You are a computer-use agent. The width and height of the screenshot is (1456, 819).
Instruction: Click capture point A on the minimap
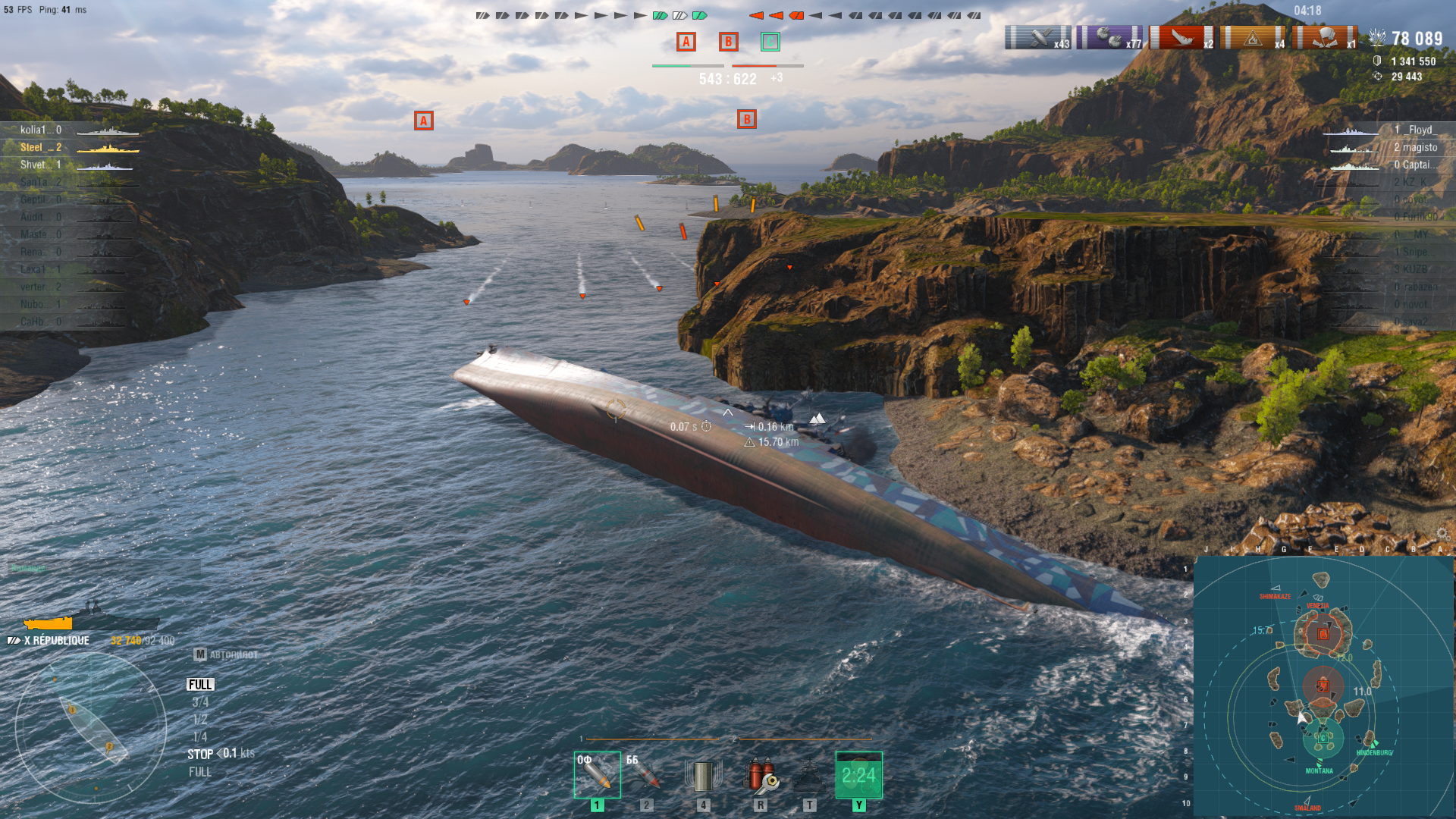point(1323,634)
